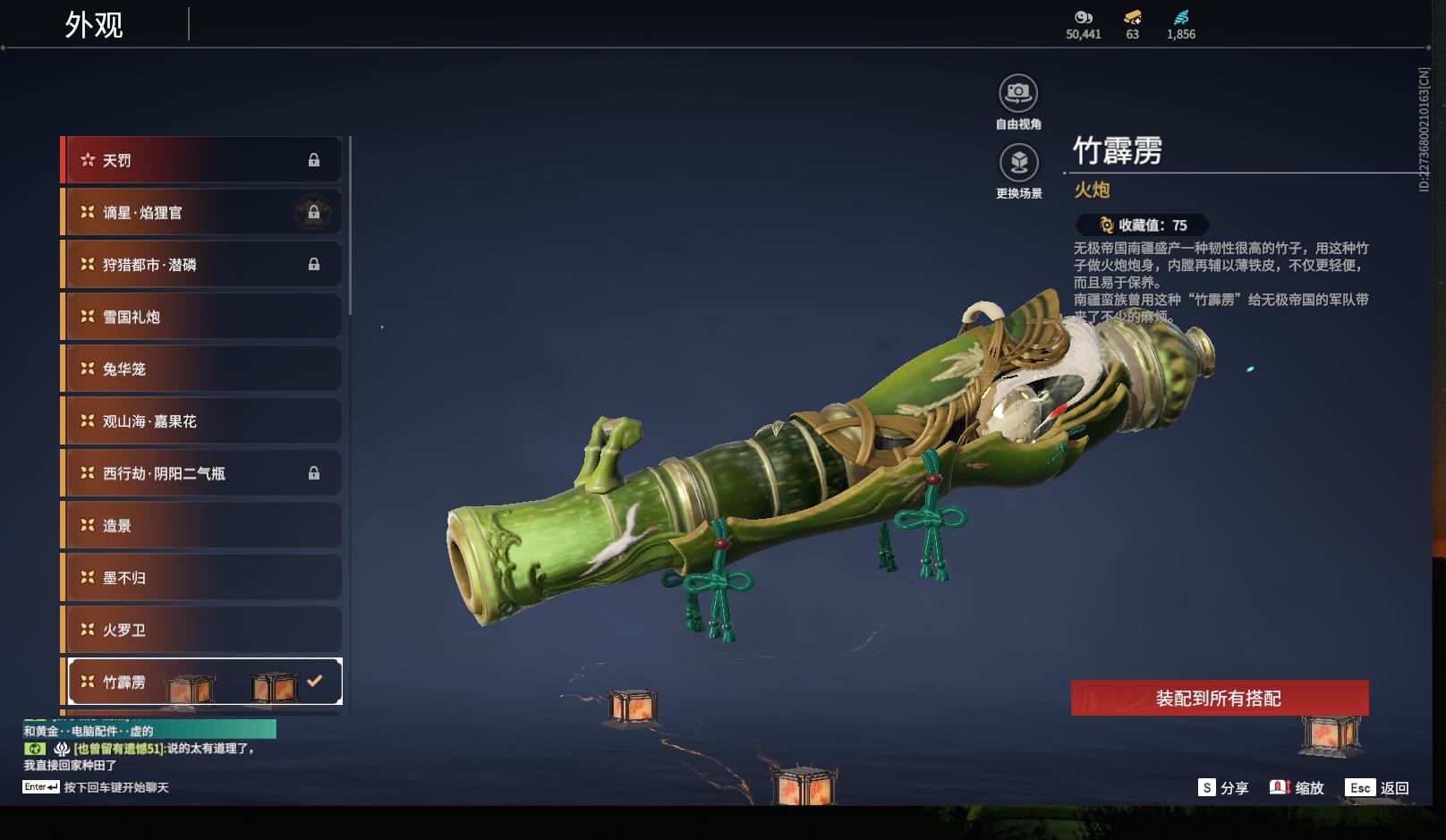The height and width of the screenshot is (840, 1446).
Task: Select the 天罚 skin entry
Action: (202, 160)
